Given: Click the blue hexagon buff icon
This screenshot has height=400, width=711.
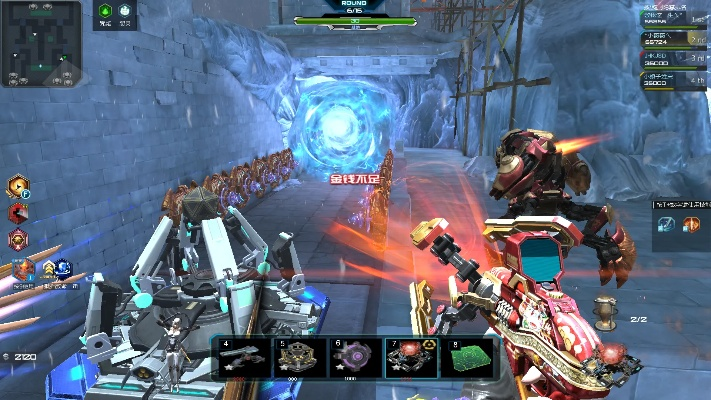Looking at the screenshot, I should coord(62,268).
